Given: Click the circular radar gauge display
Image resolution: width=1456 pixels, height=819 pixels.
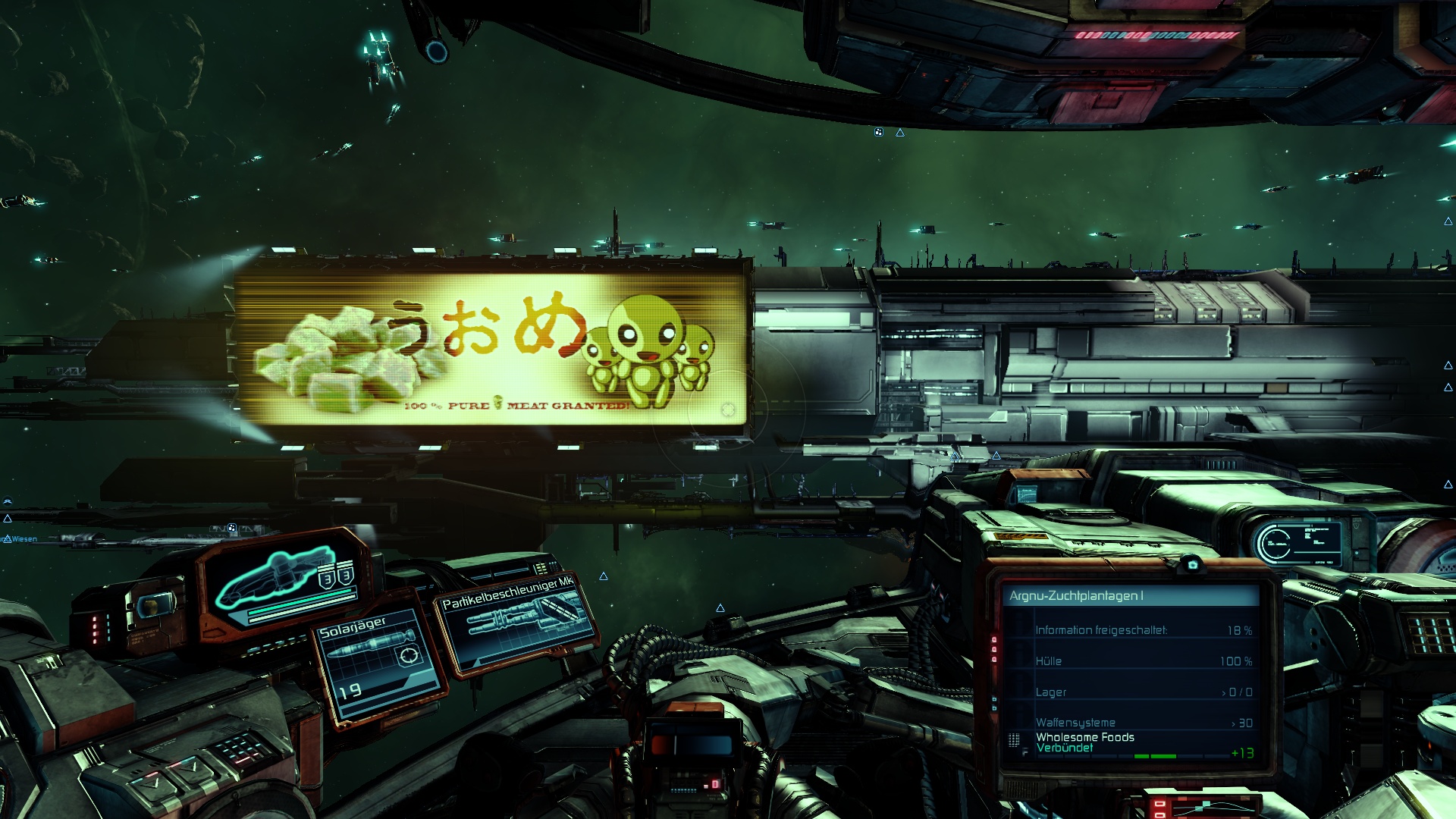Looking at the screenshot, I should (1275, 543).
